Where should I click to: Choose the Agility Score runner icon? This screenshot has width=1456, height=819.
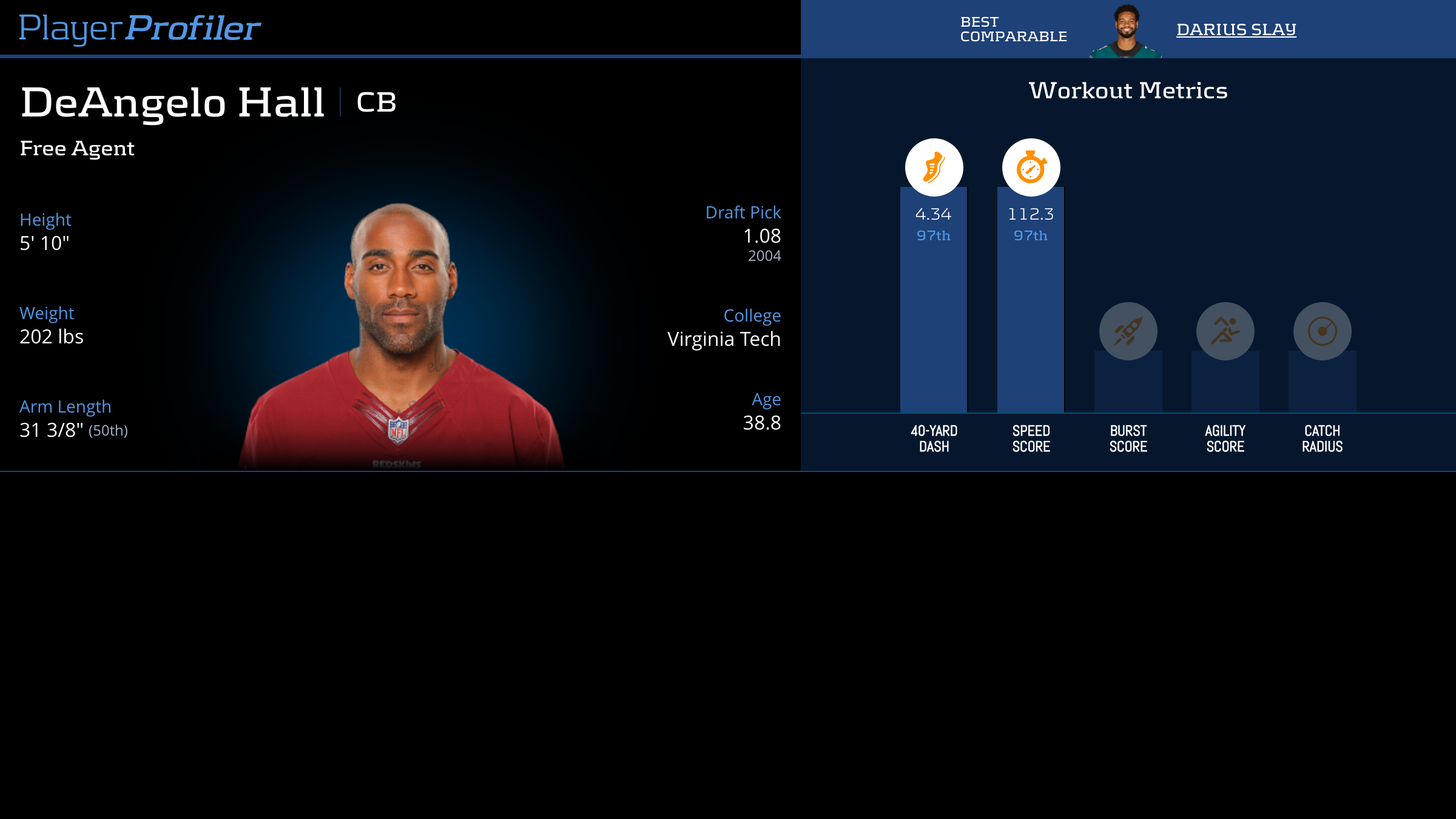click(x=1225, y=331)
